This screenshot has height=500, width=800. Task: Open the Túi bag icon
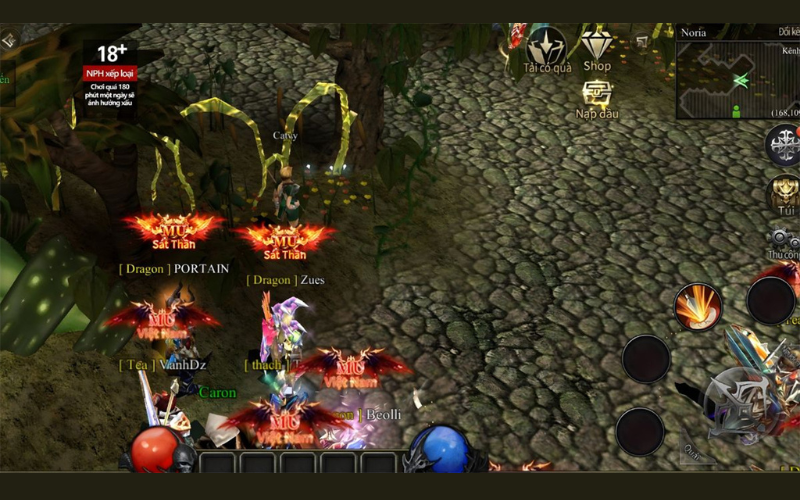(x=784, y=193)
